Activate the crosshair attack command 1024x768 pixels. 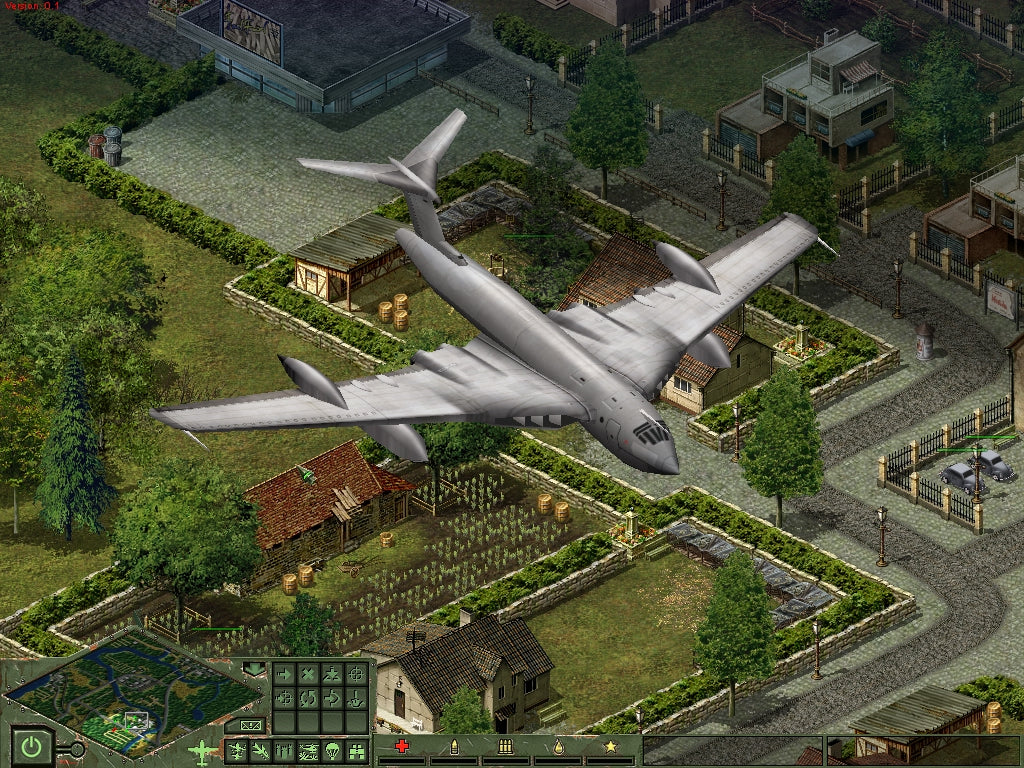[x=356, y=674]
